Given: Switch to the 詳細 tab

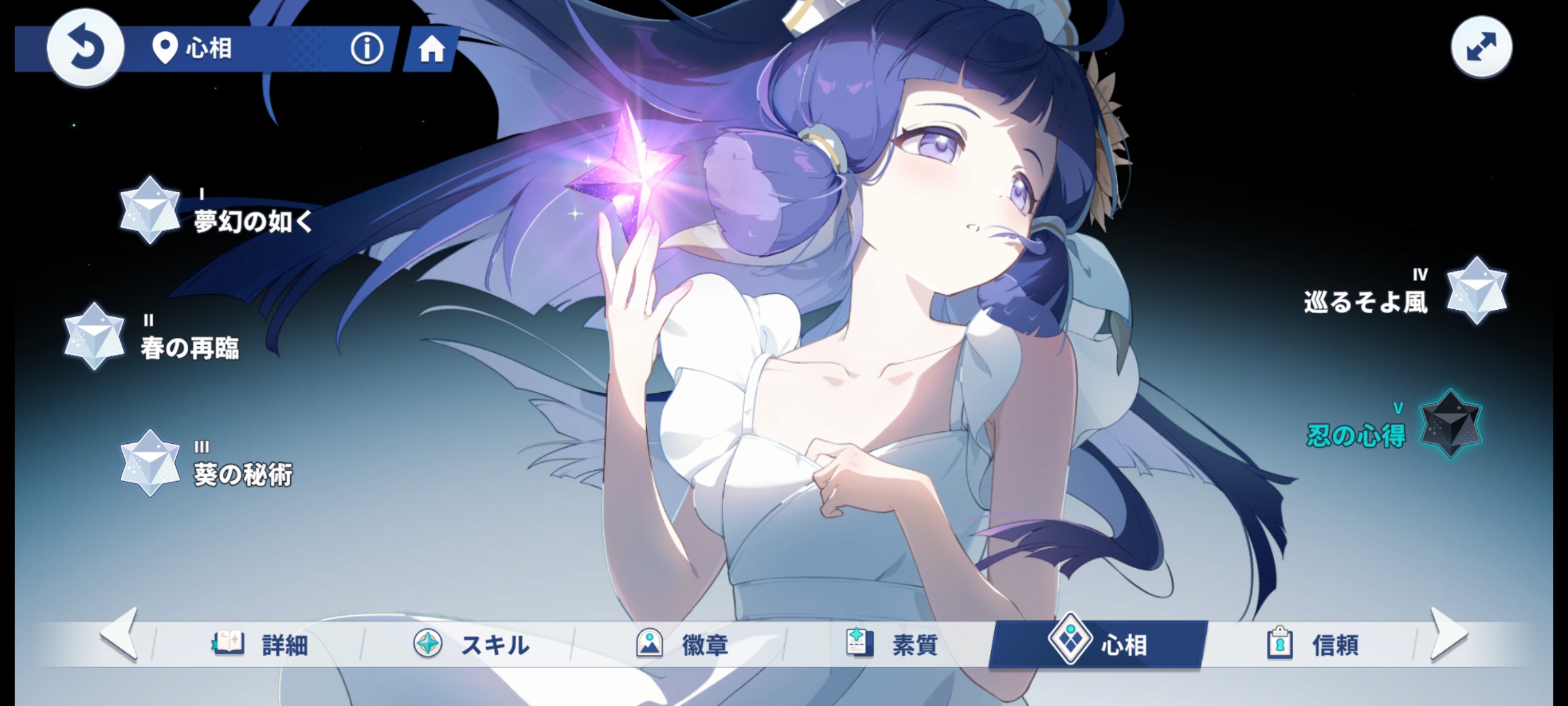Looking at the screenshot, I should 260,645.
